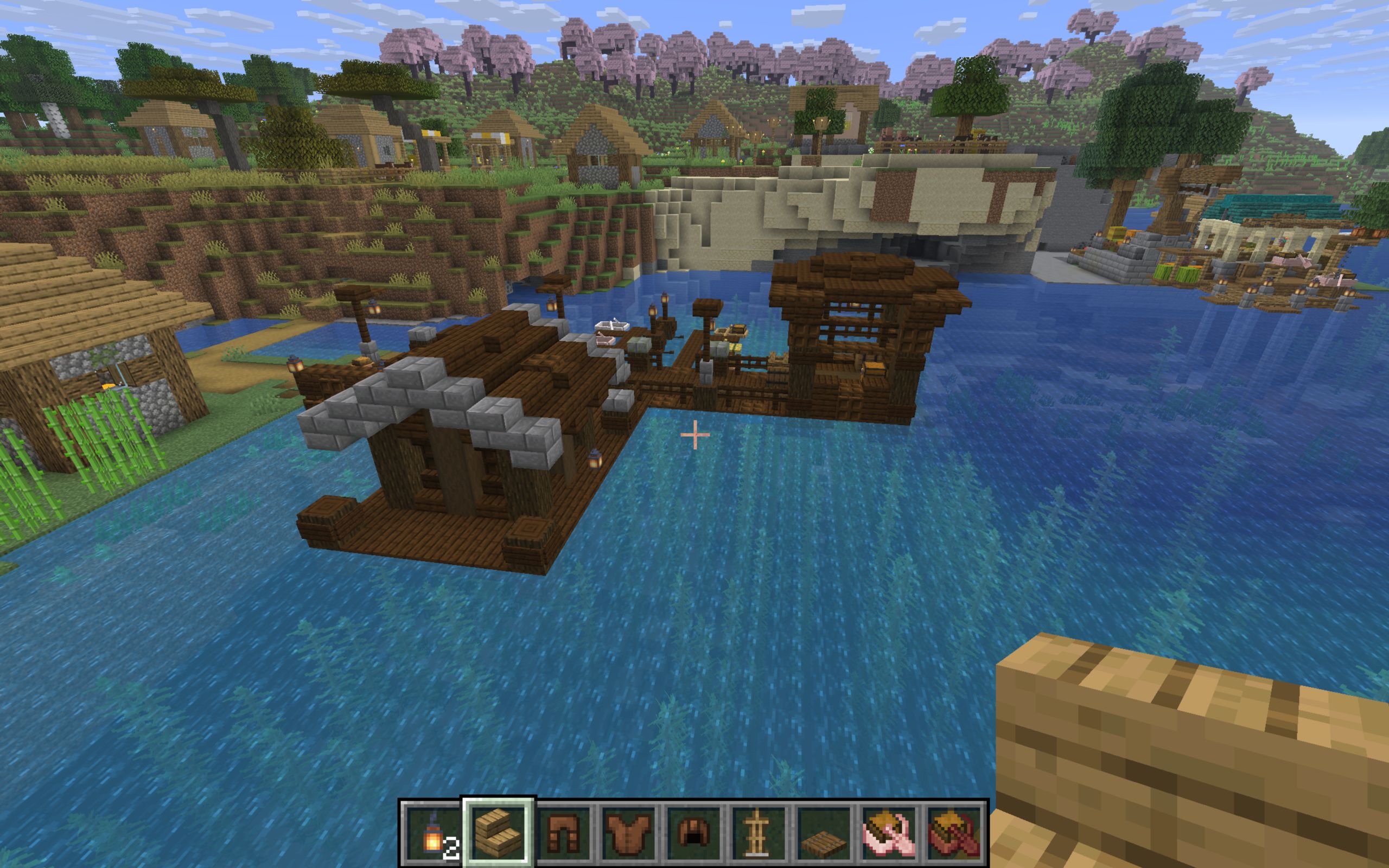Choose the leather leggings slot

click(x=564, y=832)
